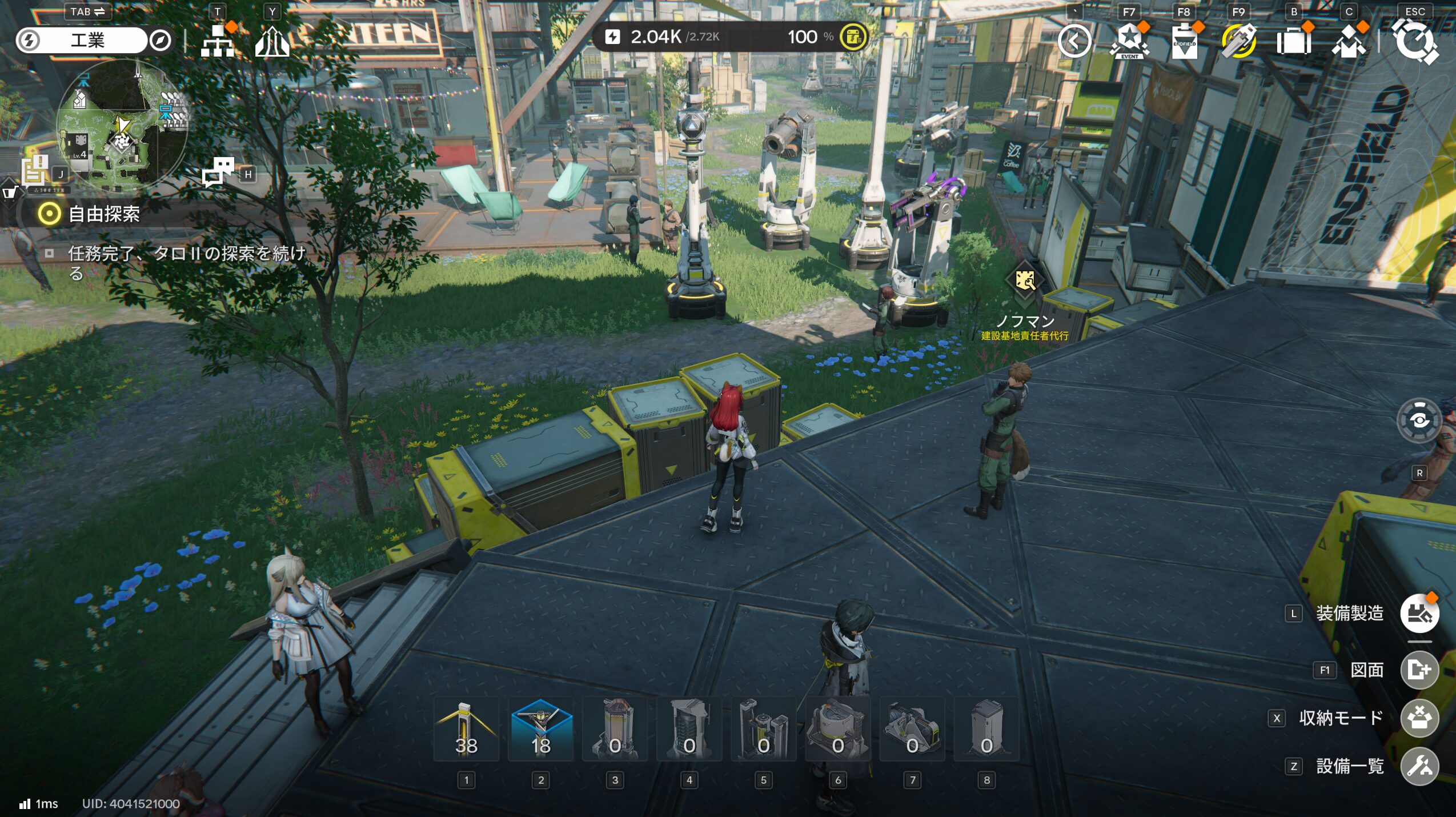Open the yellow-ringed icon under F9

1238,41
